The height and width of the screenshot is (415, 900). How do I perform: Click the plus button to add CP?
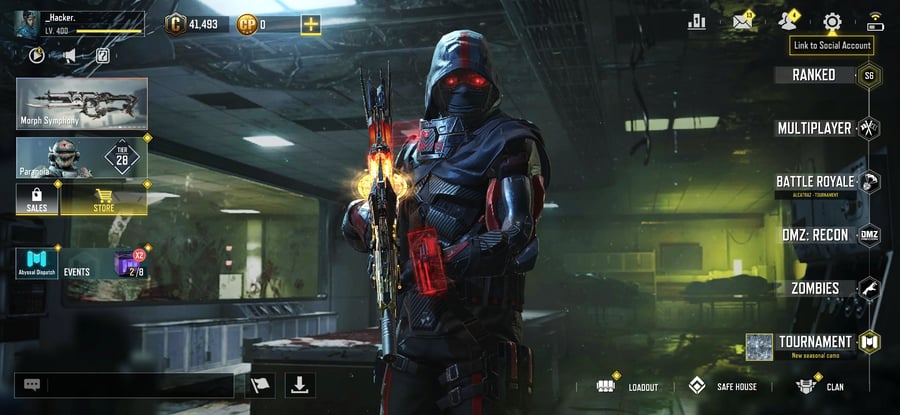pos(311,24)
